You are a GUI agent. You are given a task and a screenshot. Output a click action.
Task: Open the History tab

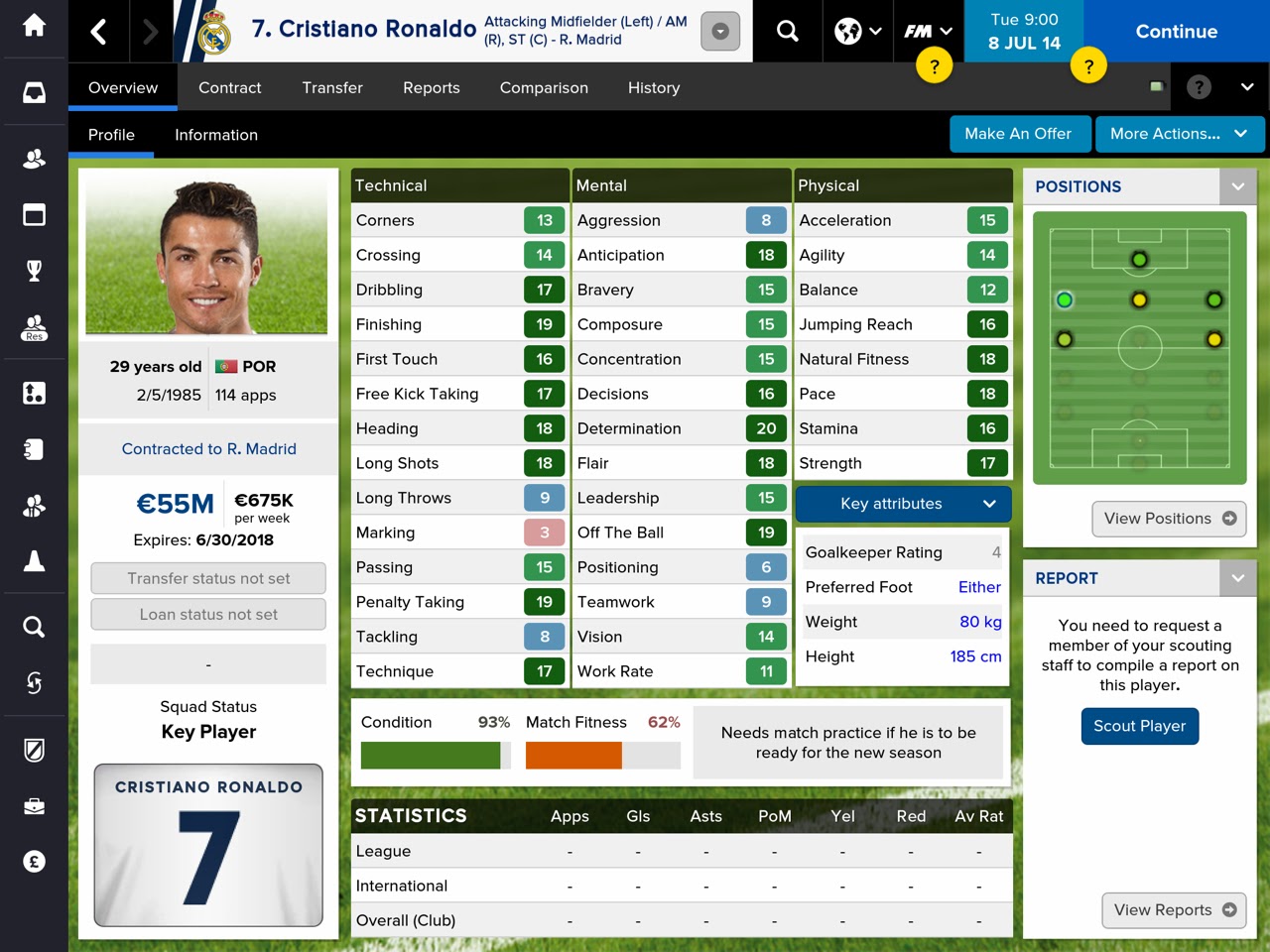pos(653,87)
